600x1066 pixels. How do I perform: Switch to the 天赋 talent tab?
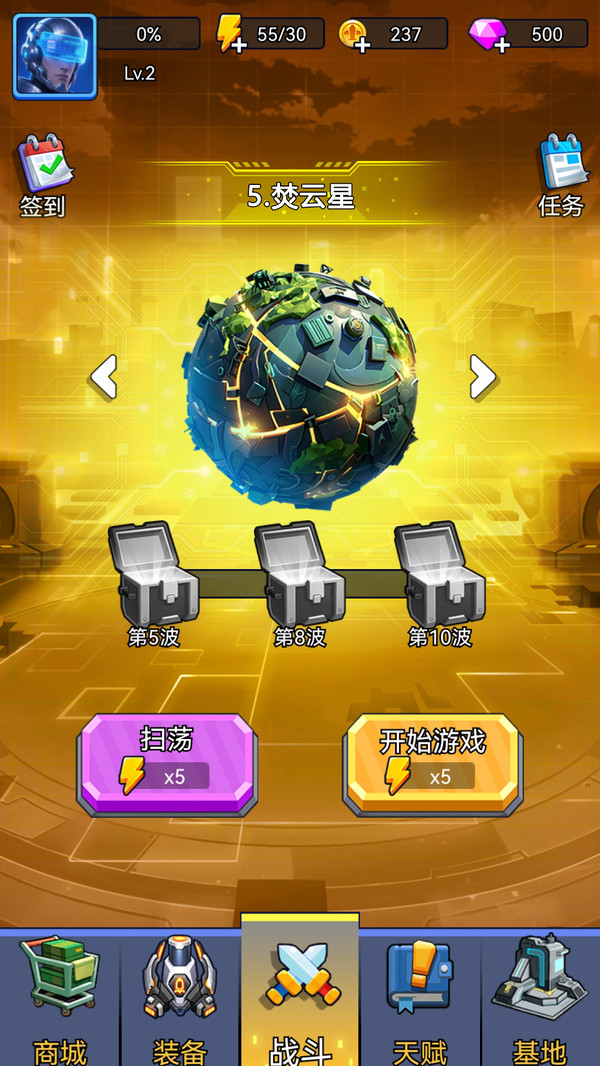click(x=420, y=995)
